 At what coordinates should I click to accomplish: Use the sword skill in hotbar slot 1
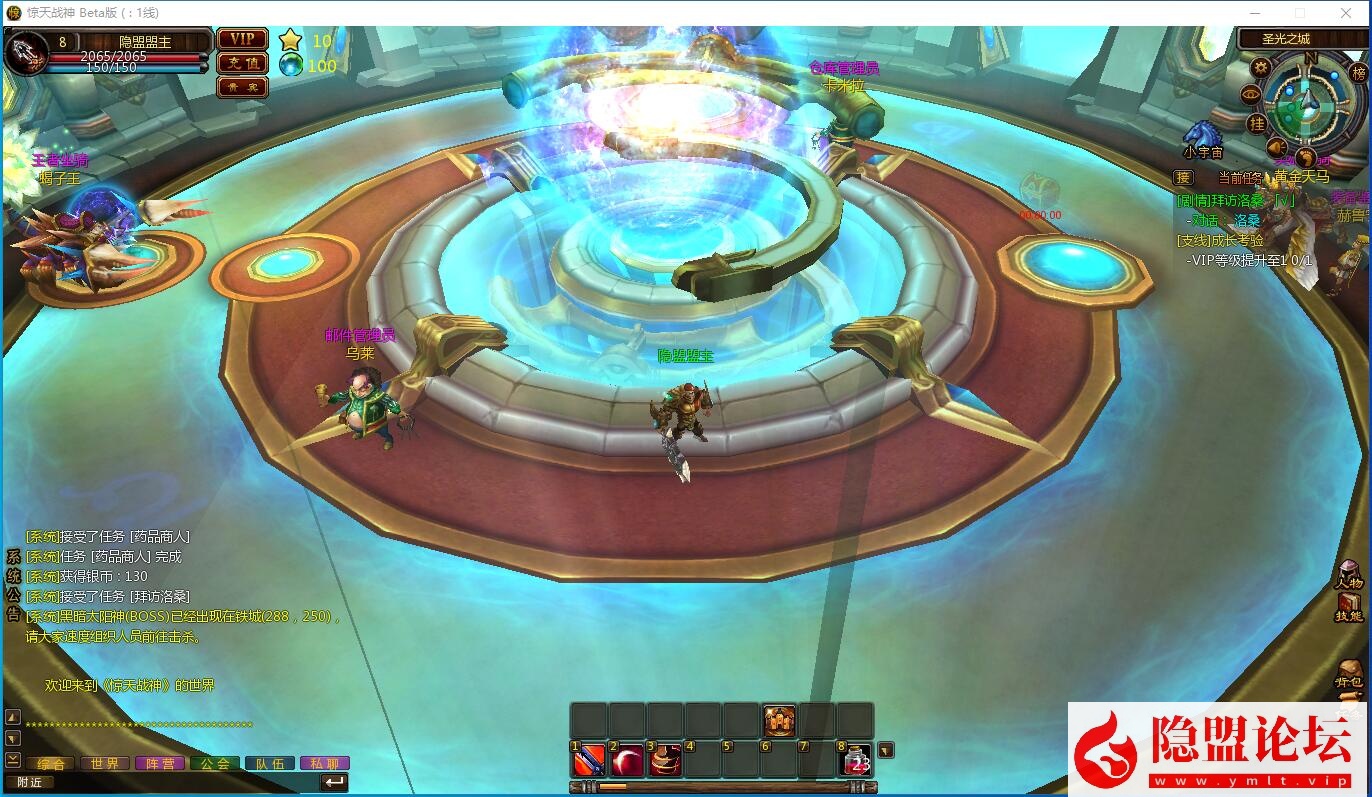click(x=588, y=761)
